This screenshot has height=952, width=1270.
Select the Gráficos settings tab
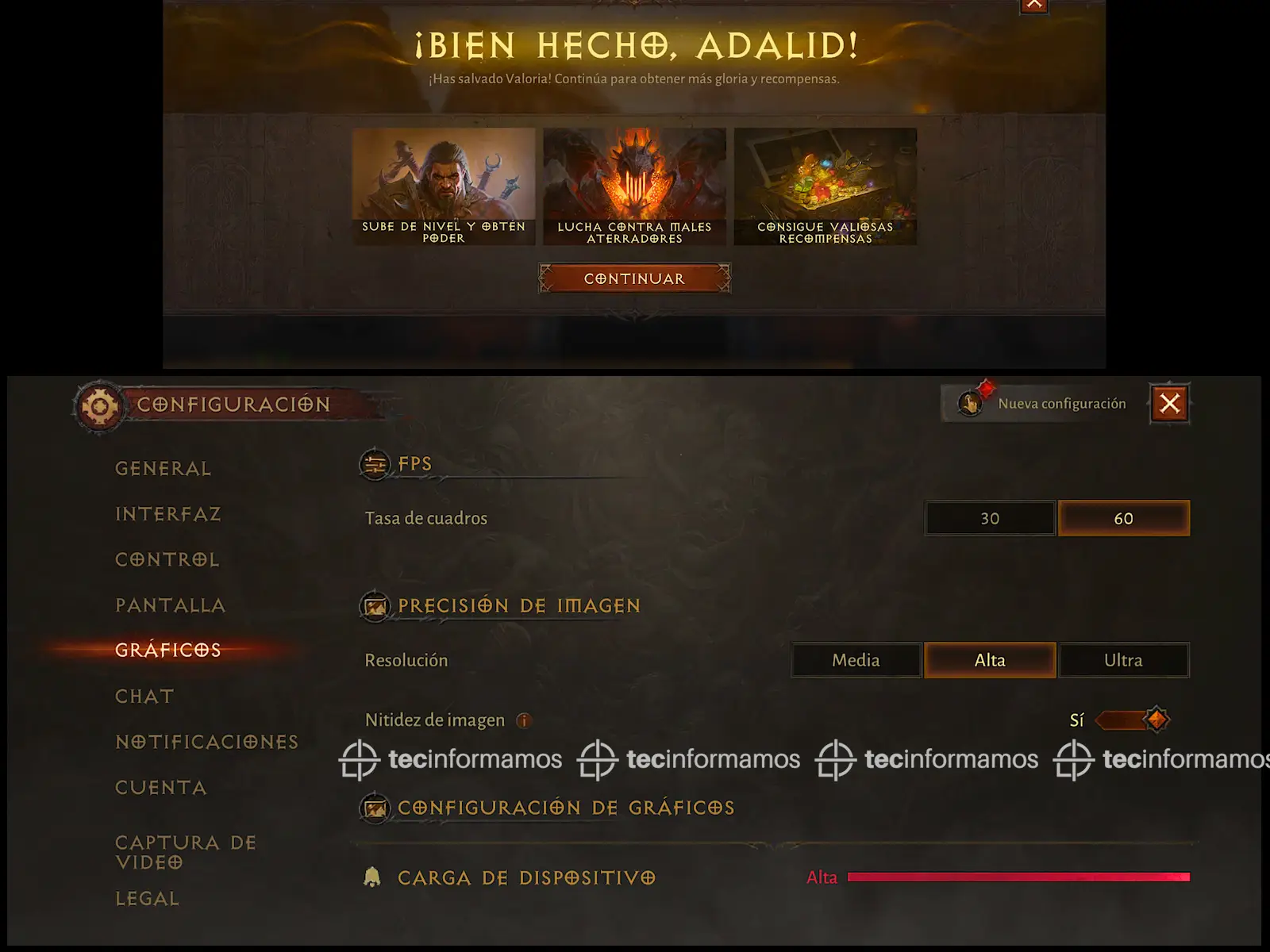pos(168,650)
